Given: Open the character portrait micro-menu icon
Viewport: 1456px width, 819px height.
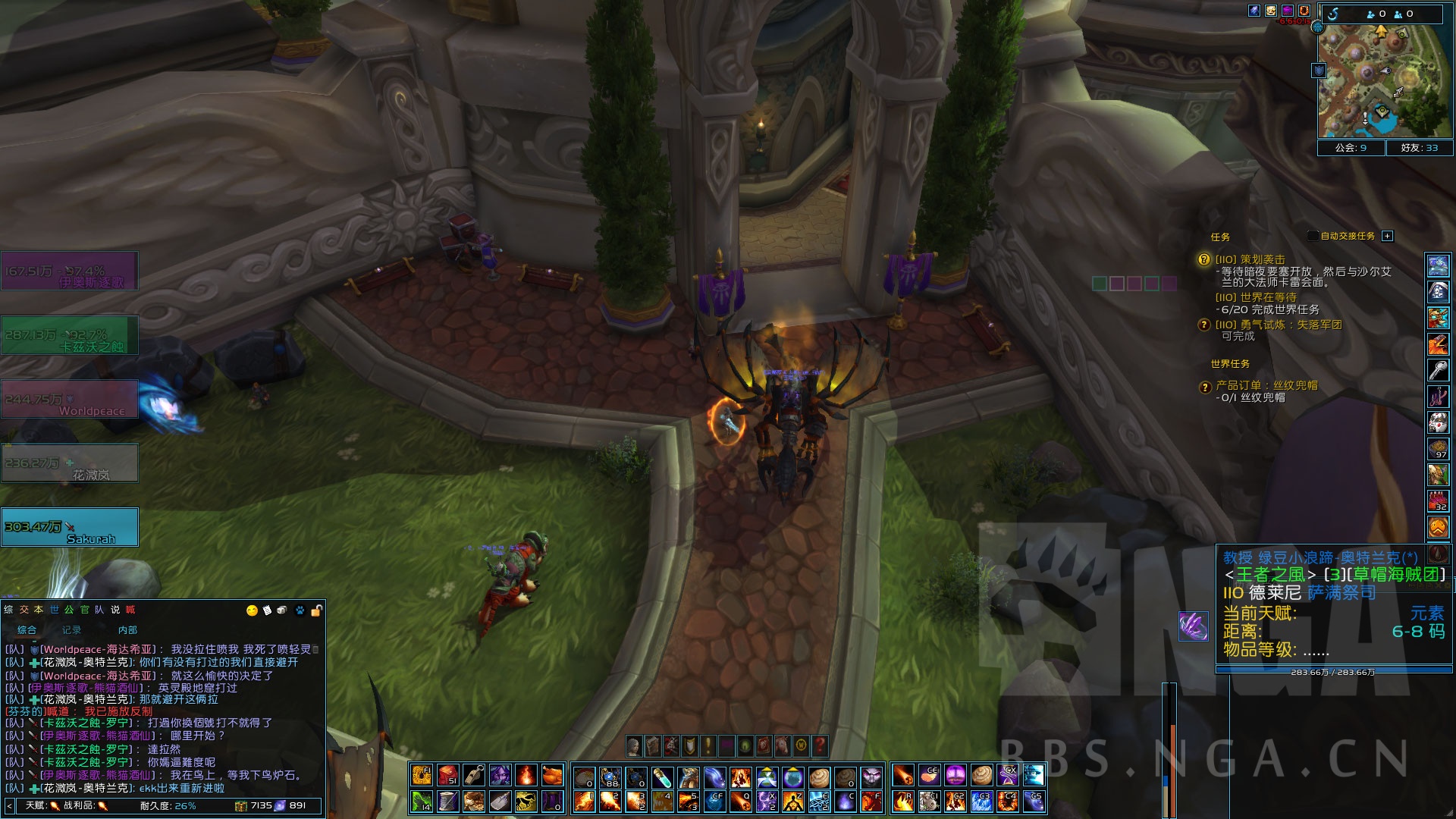Looking at the screenshot, I should tap(633, 747).
